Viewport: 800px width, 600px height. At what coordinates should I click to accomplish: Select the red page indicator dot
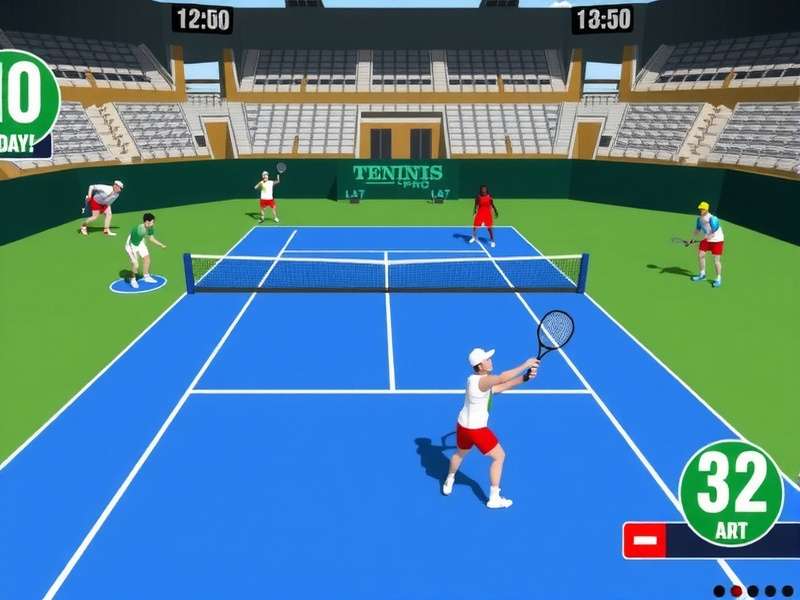coord(736,591)
